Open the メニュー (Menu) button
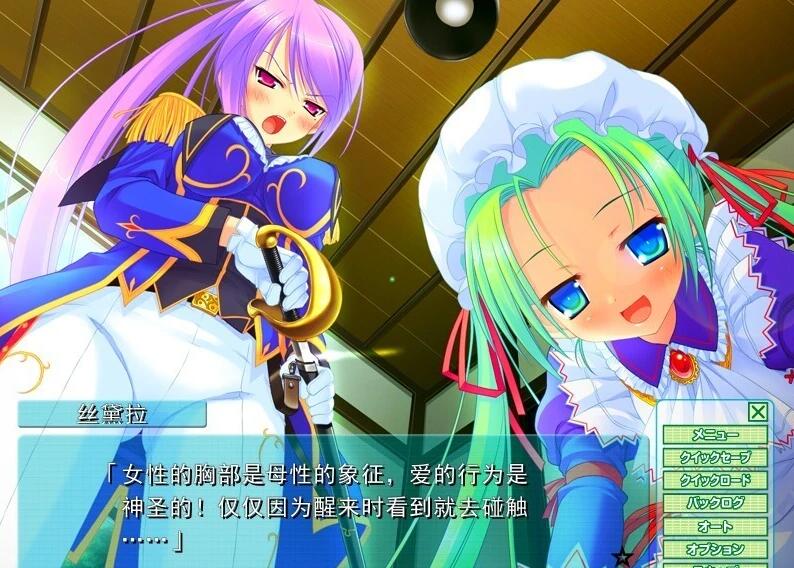 [714, 435]
